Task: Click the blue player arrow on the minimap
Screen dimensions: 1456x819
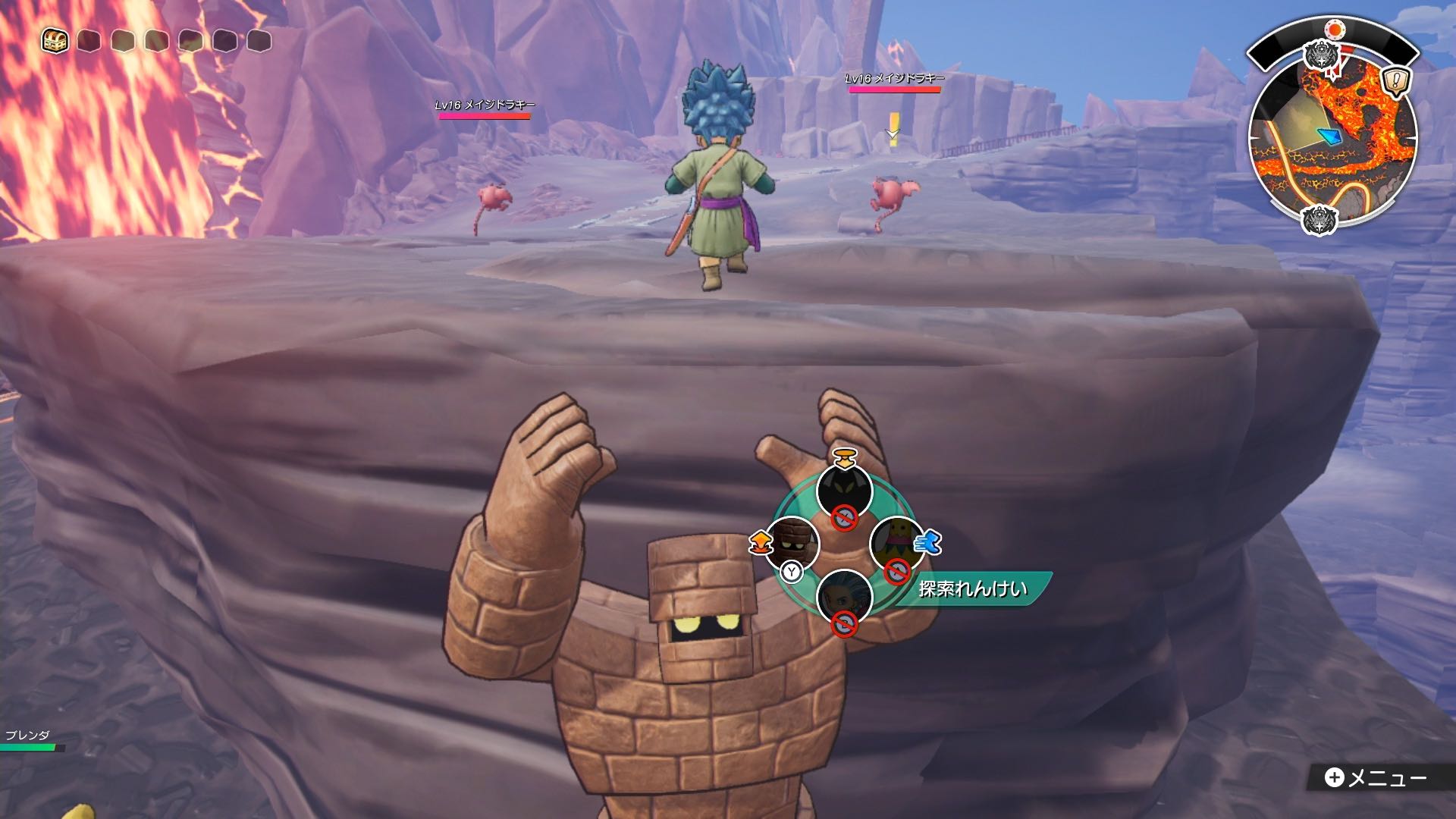Action: (1329, 136)
